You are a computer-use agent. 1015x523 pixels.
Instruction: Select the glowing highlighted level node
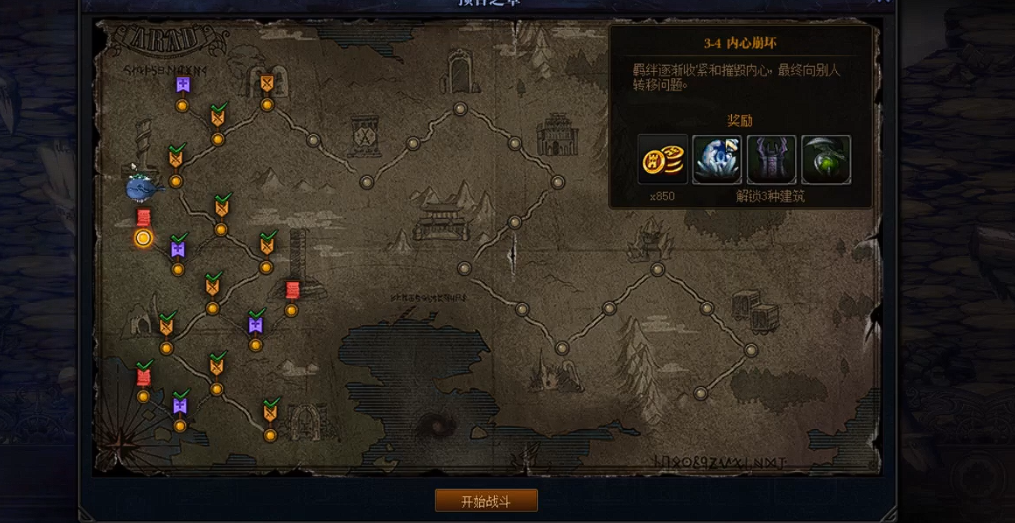pyautogui.click(x=143, y=237)
